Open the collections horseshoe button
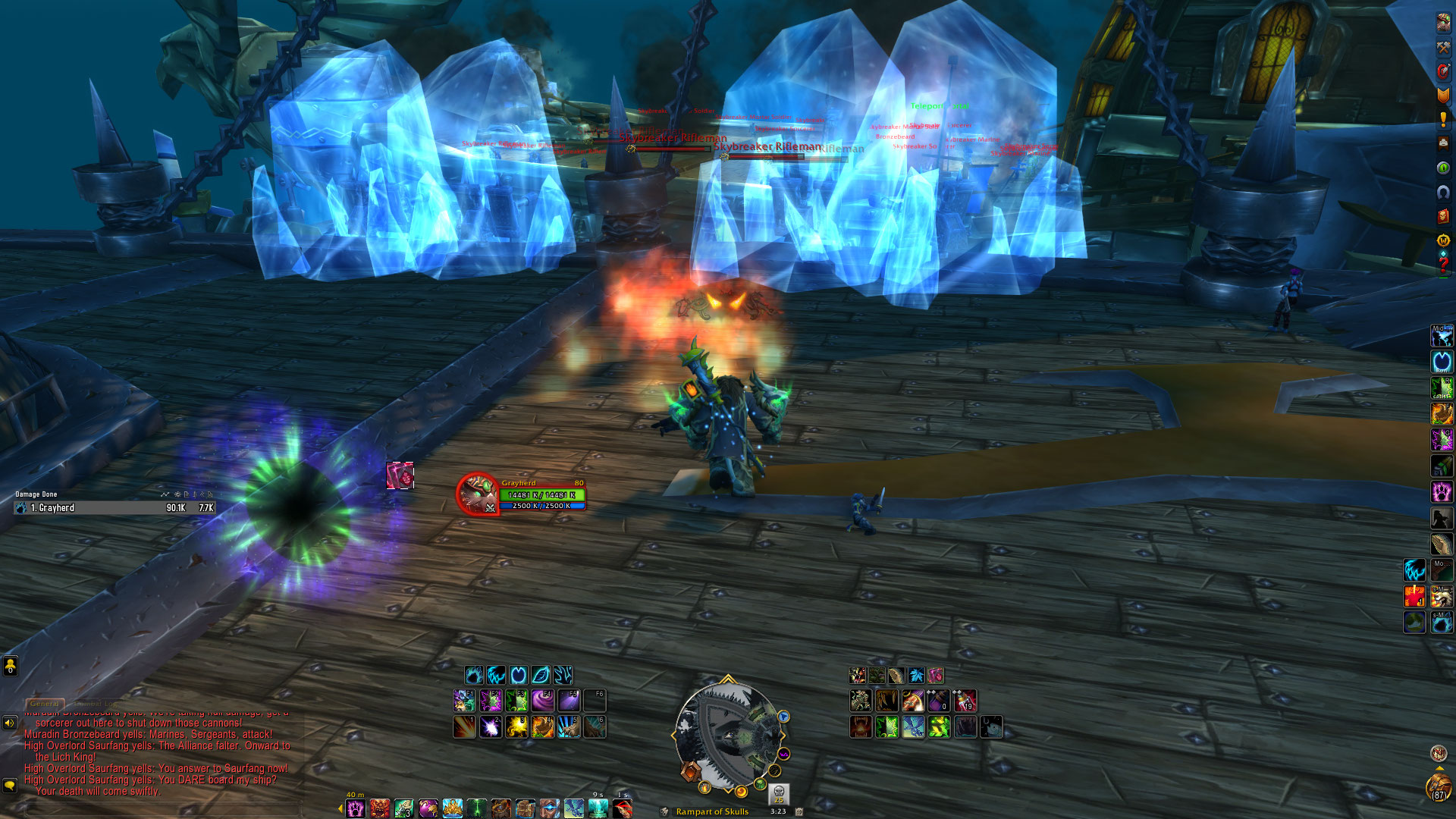Screen dimensions: 1456x819 (x=1443, y=192)
